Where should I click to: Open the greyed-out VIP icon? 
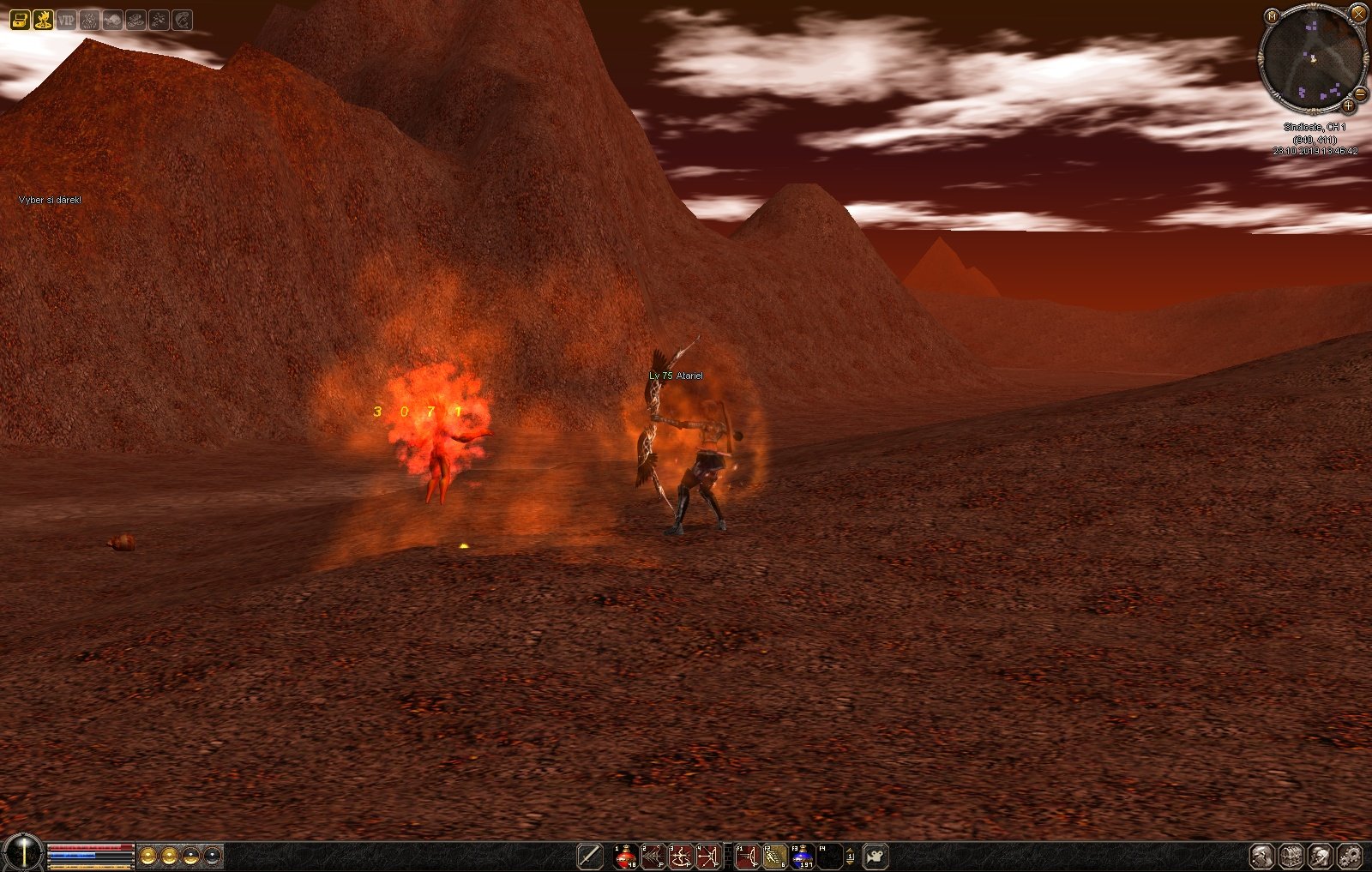point(66,20)
